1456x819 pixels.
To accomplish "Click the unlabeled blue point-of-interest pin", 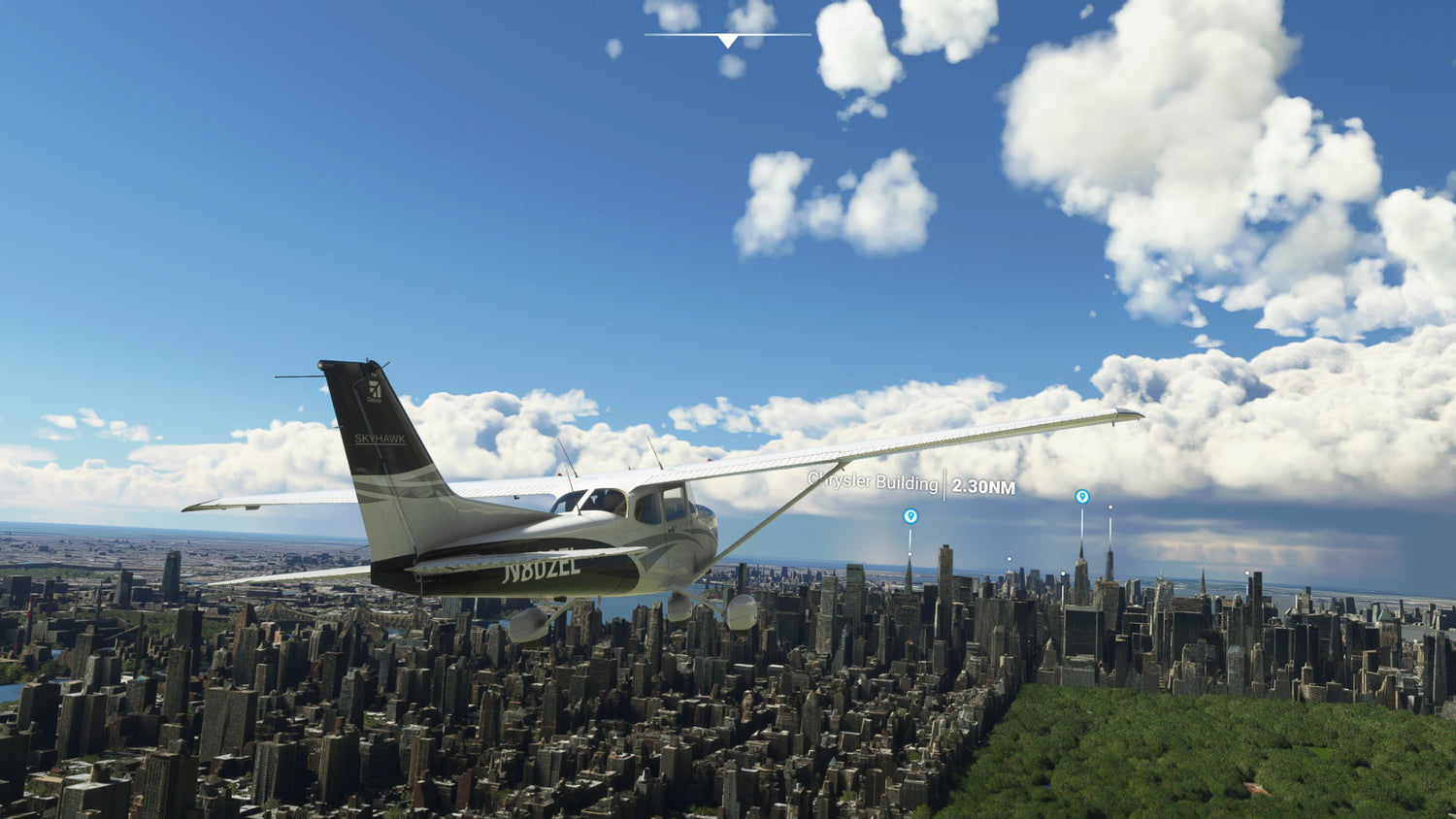I will click(x=1081, y=497).
